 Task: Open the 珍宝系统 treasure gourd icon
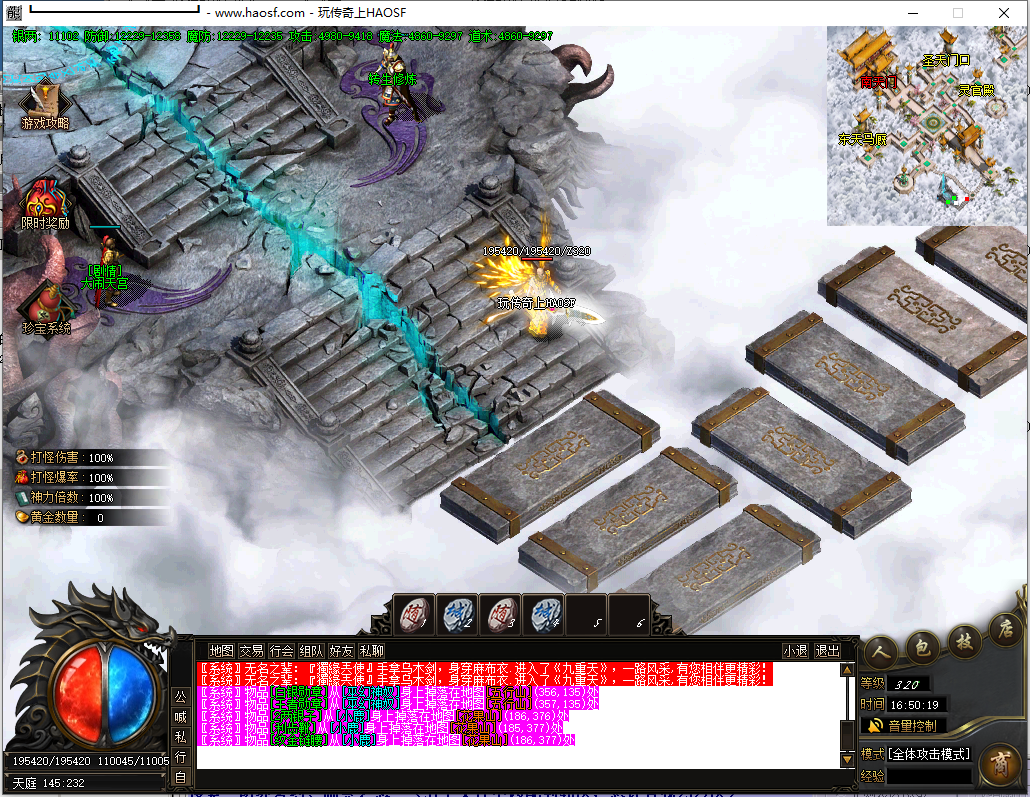[45, 306]
